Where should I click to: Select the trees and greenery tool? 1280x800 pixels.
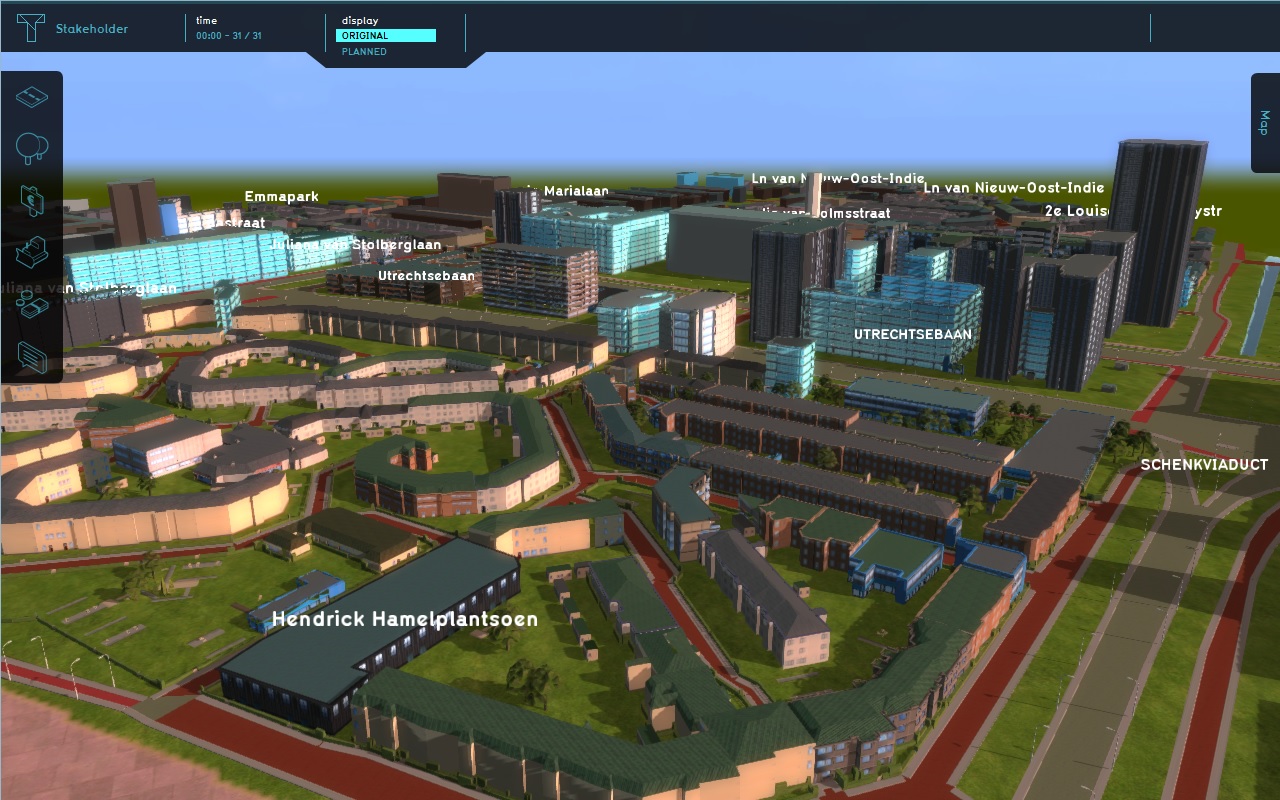(32, 148)
